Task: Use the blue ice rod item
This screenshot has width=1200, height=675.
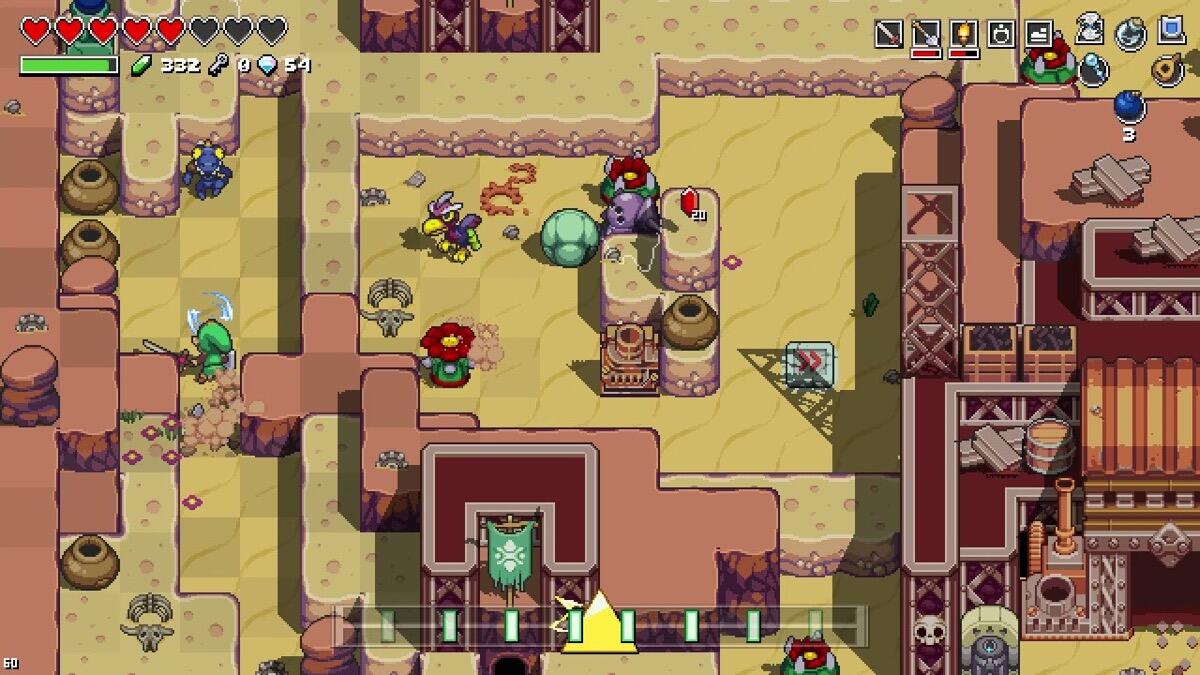Action: pyautogui.click(x=1094, y=68)
